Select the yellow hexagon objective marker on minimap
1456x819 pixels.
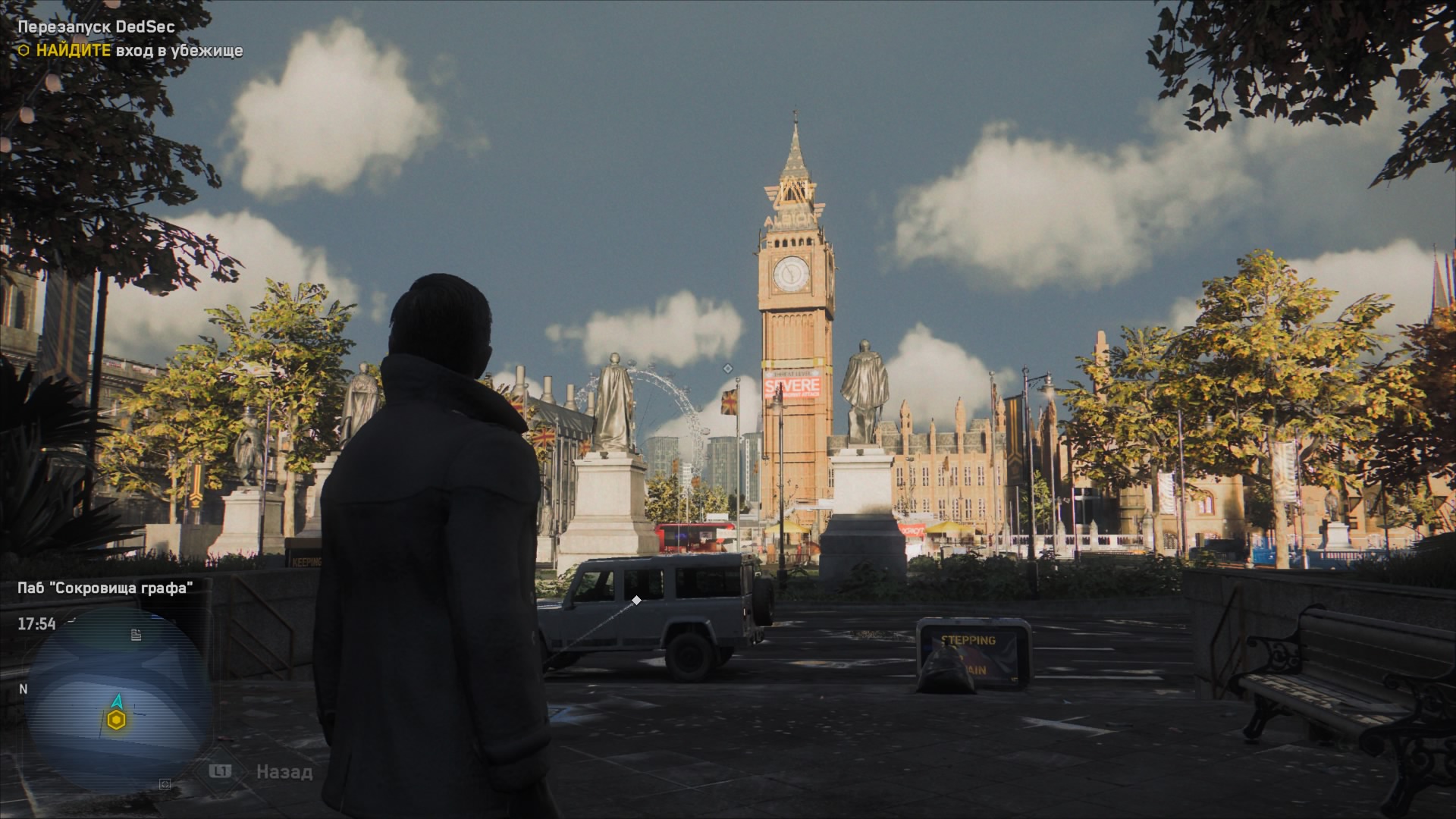(x=115, y=720)
